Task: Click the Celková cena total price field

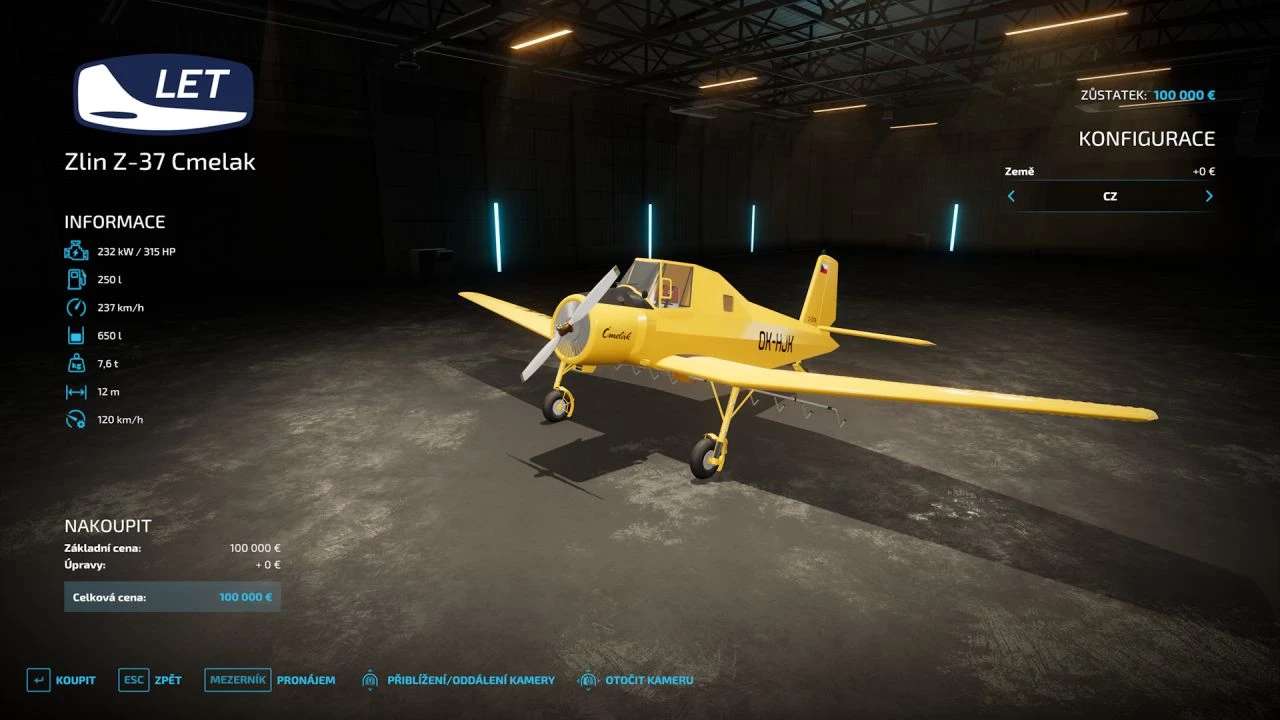Action: 173,596
